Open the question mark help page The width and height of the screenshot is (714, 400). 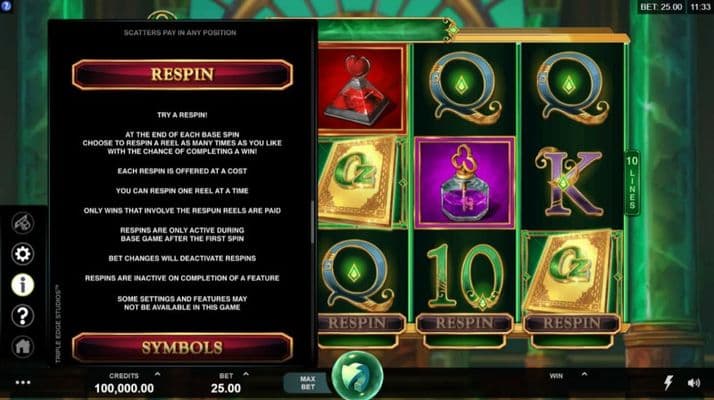22,316
